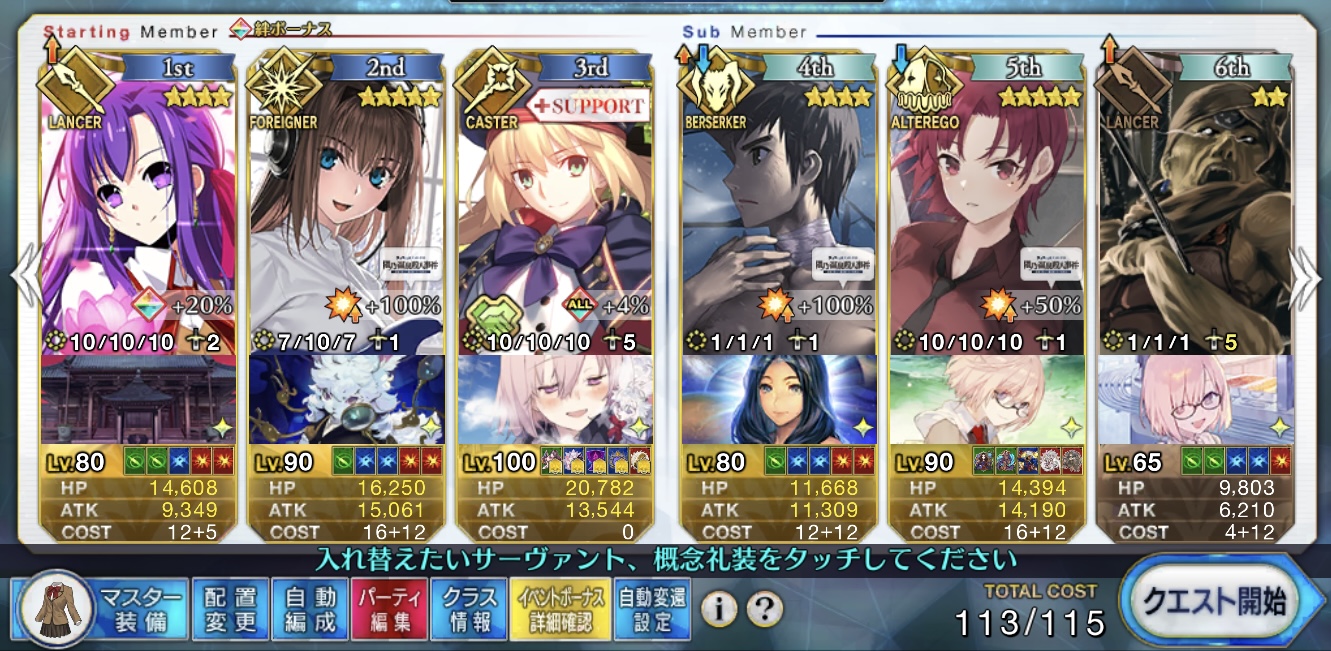Screen dimensions: 1331x651
Task: Pick the 5th slot Alterego servant card
Action: point(986,200)
